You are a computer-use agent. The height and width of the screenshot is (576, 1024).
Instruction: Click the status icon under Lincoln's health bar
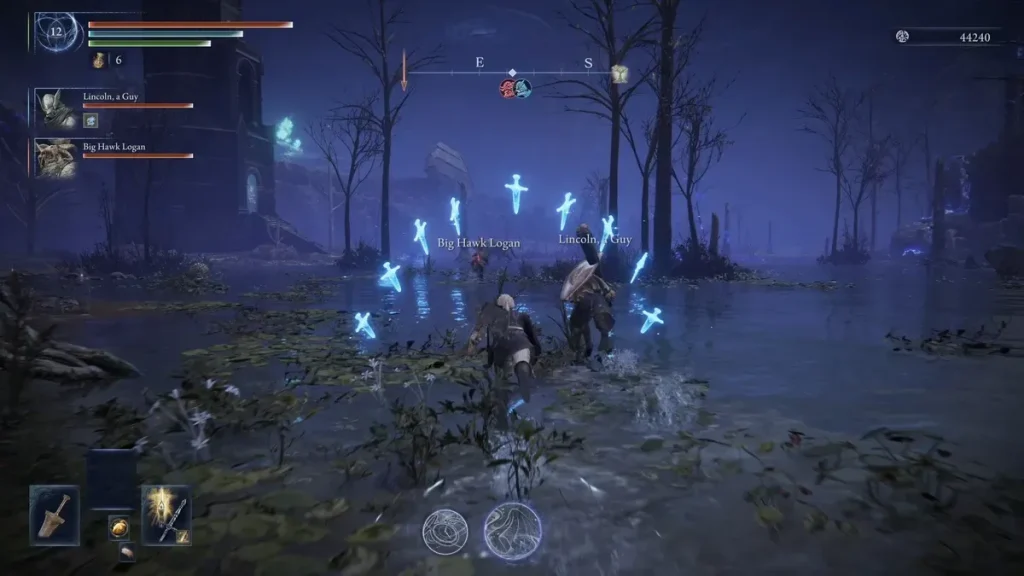90,121
